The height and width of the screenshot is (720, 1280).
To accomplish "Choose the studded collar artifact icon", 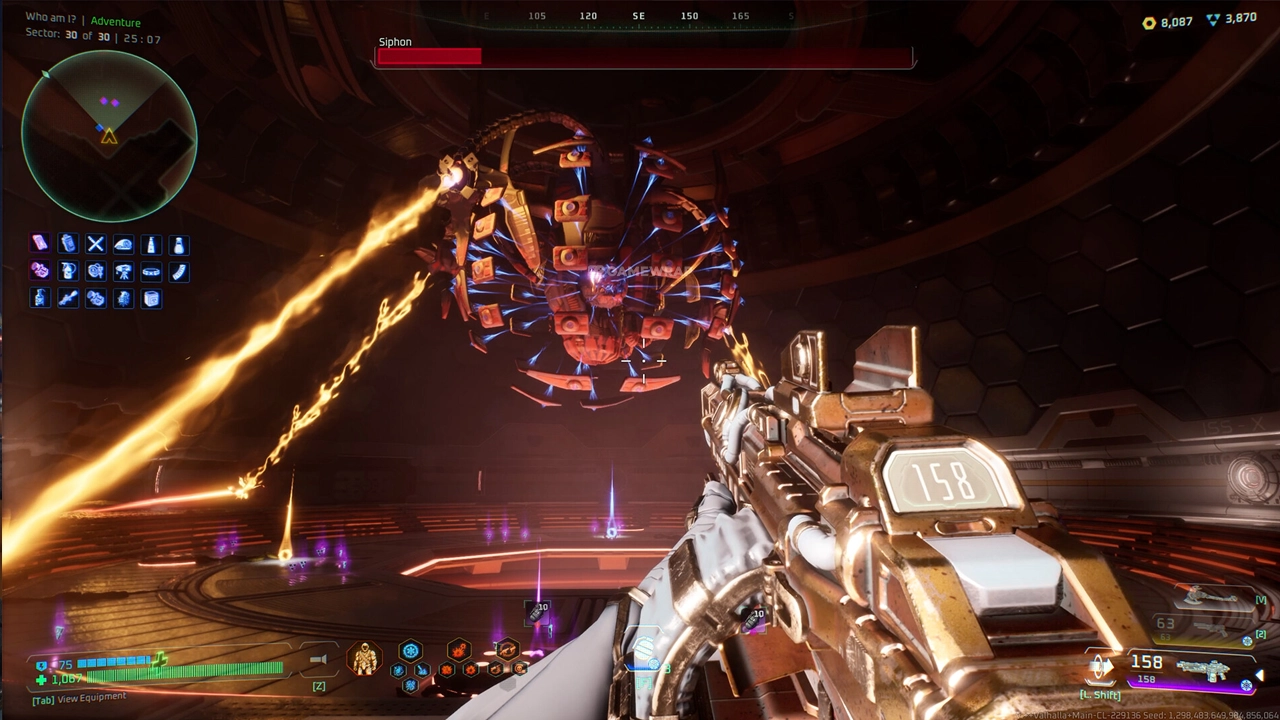I will (151, 271).
